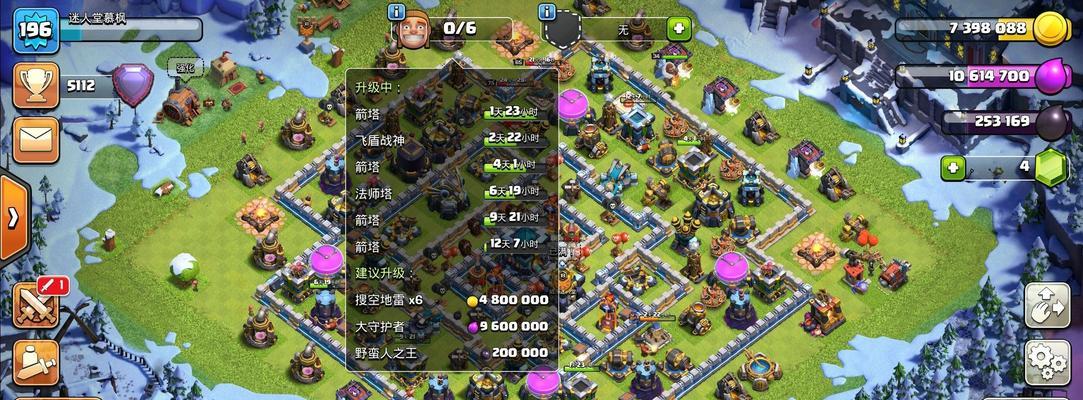Viewport: 1083px width, 400px height.
Task: Tap the purple league badge
Action: [x=132, y=84]
